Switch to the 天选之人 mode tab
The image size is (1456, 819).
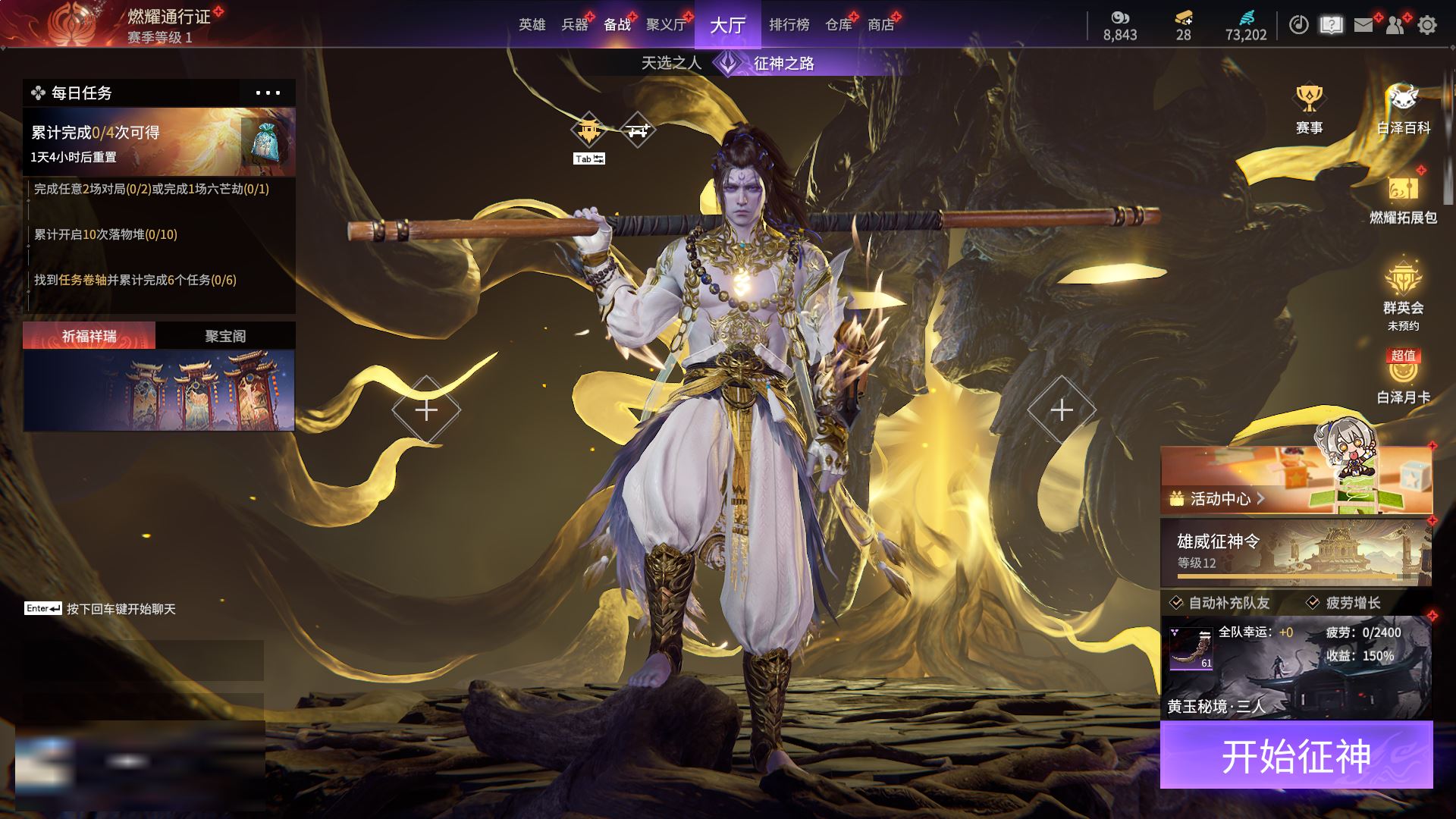tap(671, 63)
